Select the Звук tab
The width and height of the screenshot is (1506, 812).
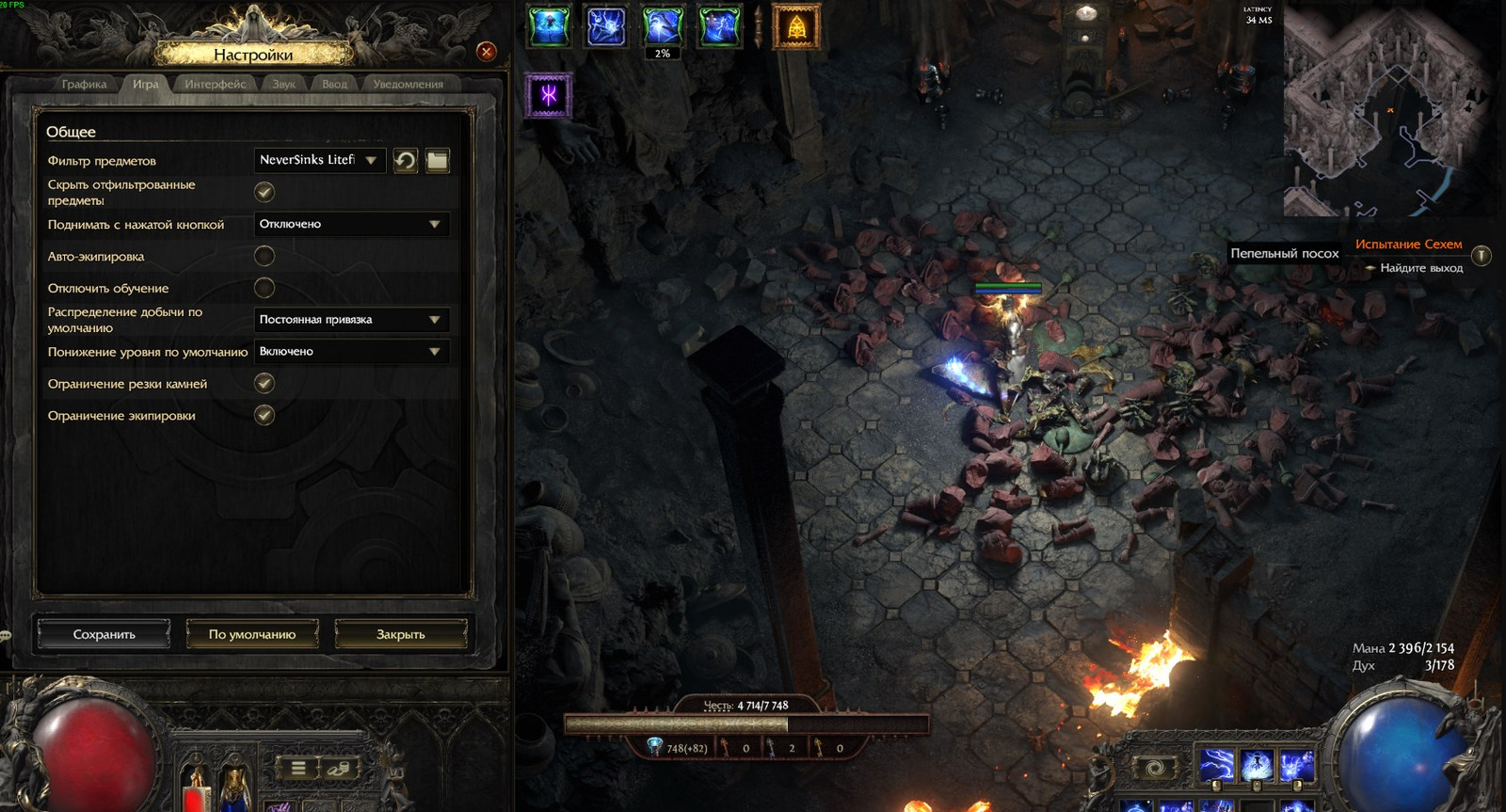[283, 84]
